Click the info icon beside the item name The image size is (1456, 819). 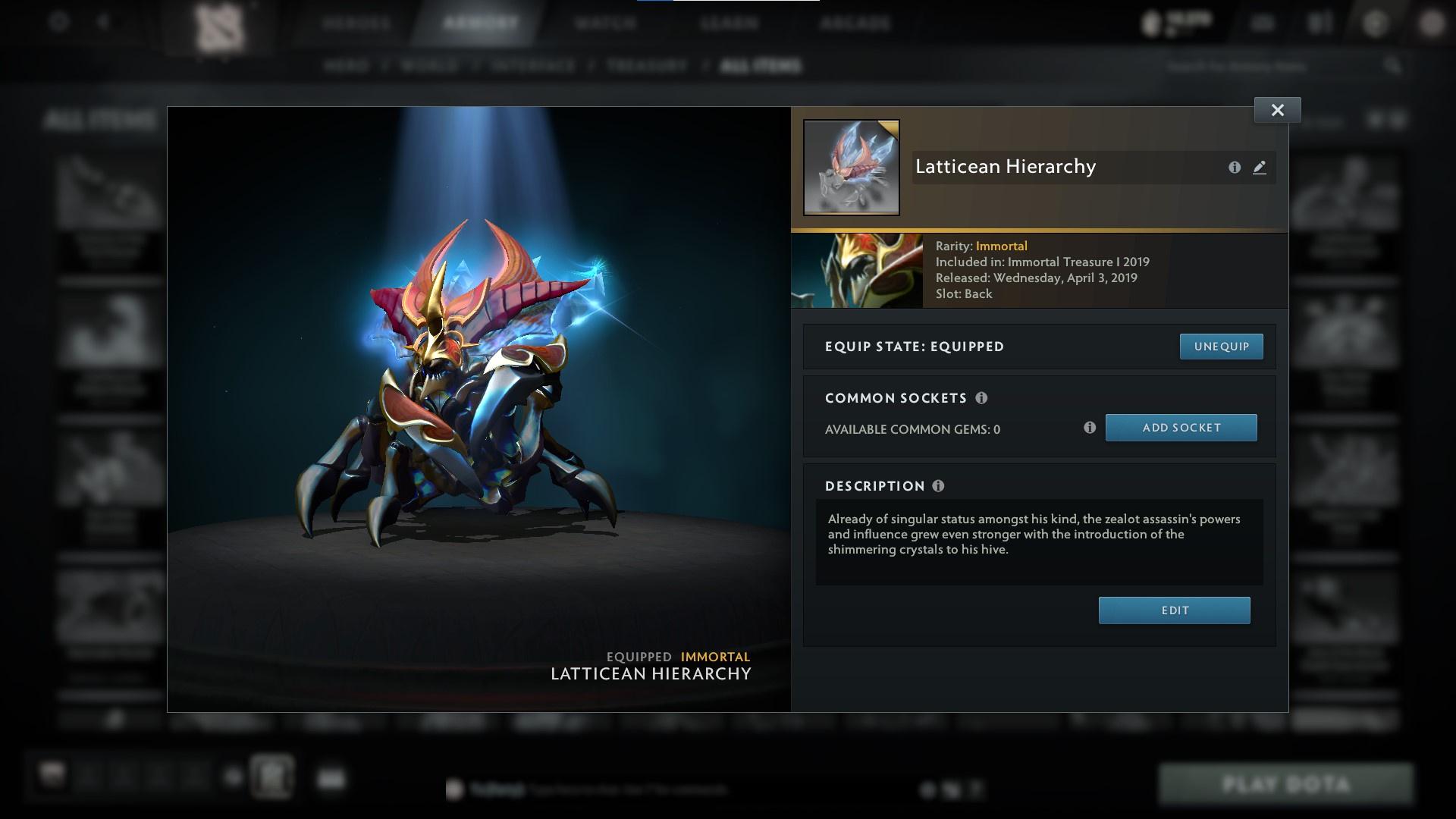tap(1233, 168)
